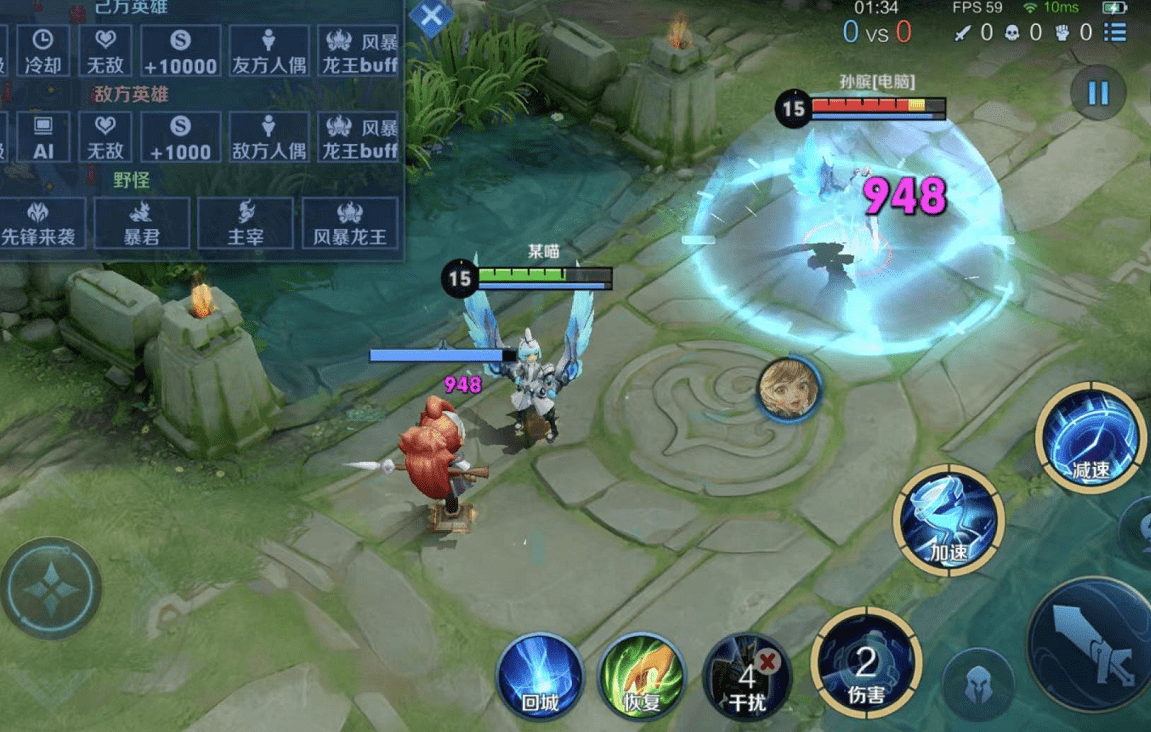
Task: Pause the match
Action: [x=1097, y=94]
